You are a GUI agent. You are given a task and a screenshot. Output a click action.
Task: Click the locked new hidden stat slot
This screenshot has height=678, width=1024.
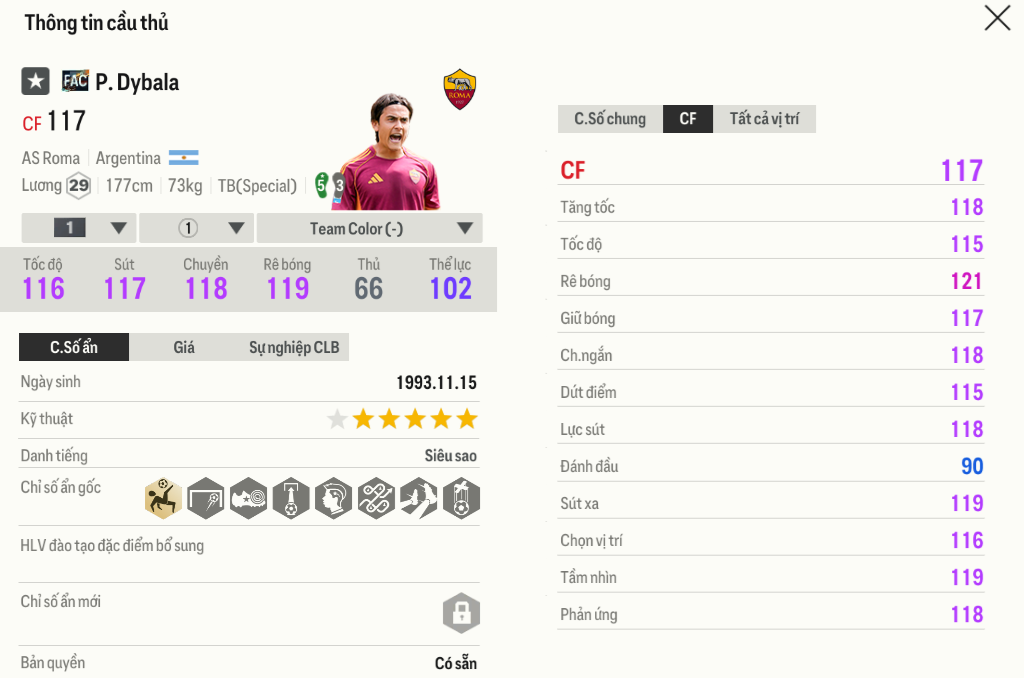(461, 613)
